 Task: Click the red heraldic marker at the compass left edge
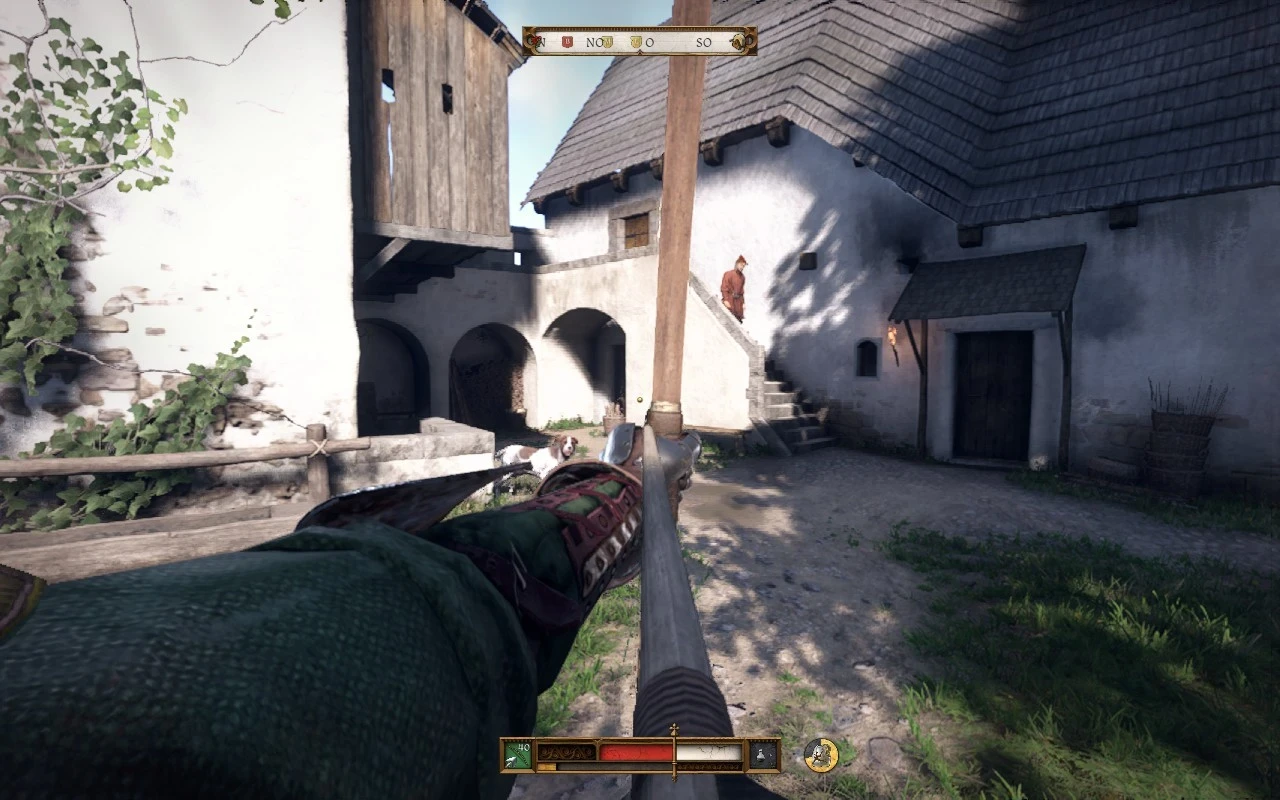coord(536,42)
